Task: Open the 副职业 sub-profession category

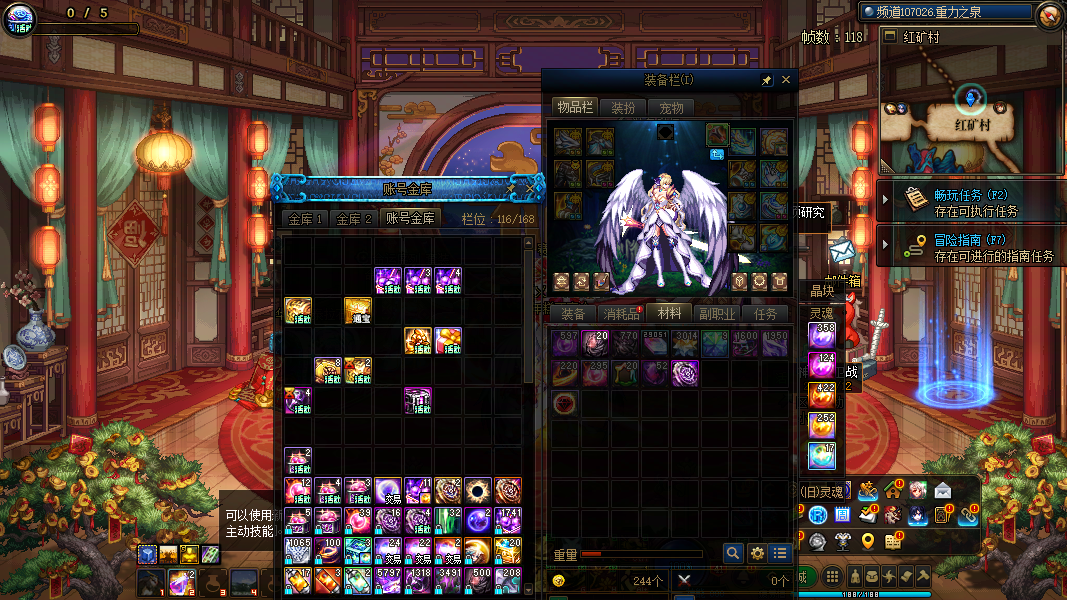Action: pyautogui.click(x=717, y=314)
